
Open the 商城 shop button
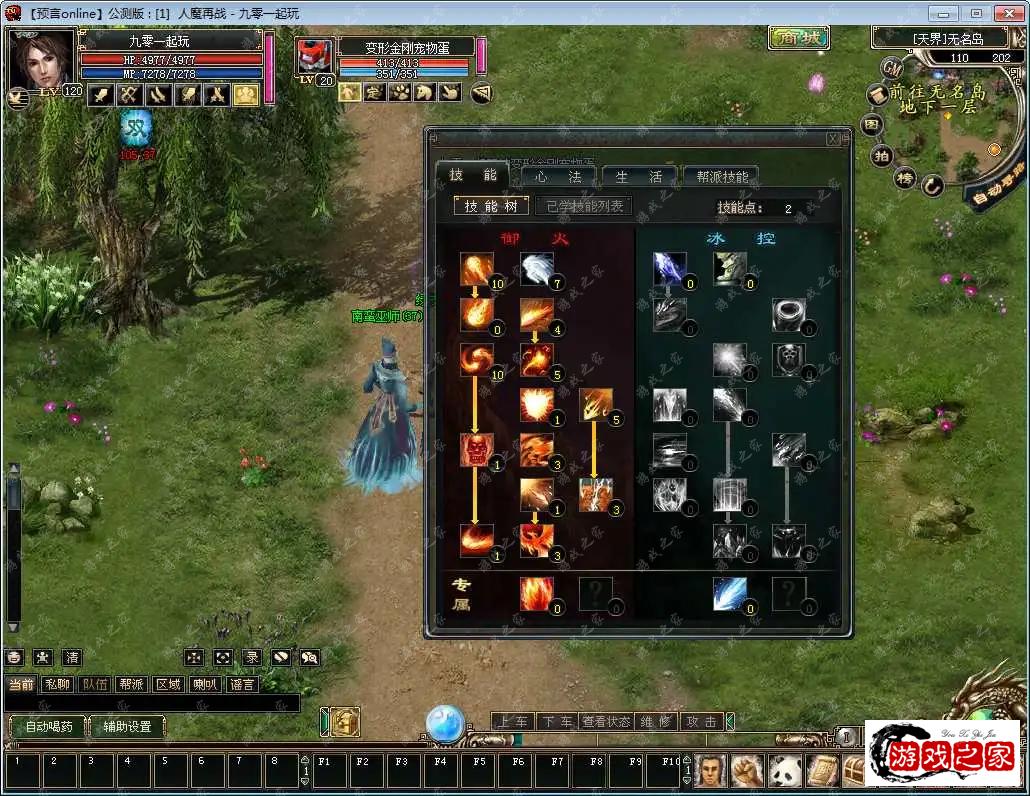coord(799,38)
